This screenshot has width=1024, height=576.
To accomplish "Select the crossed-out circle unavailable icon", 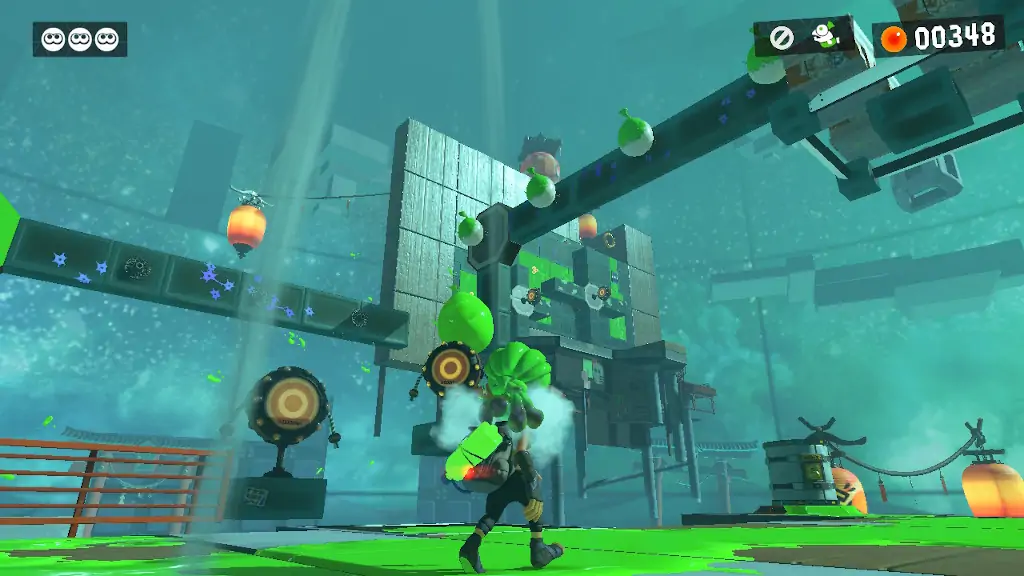I will pos(782,38).
